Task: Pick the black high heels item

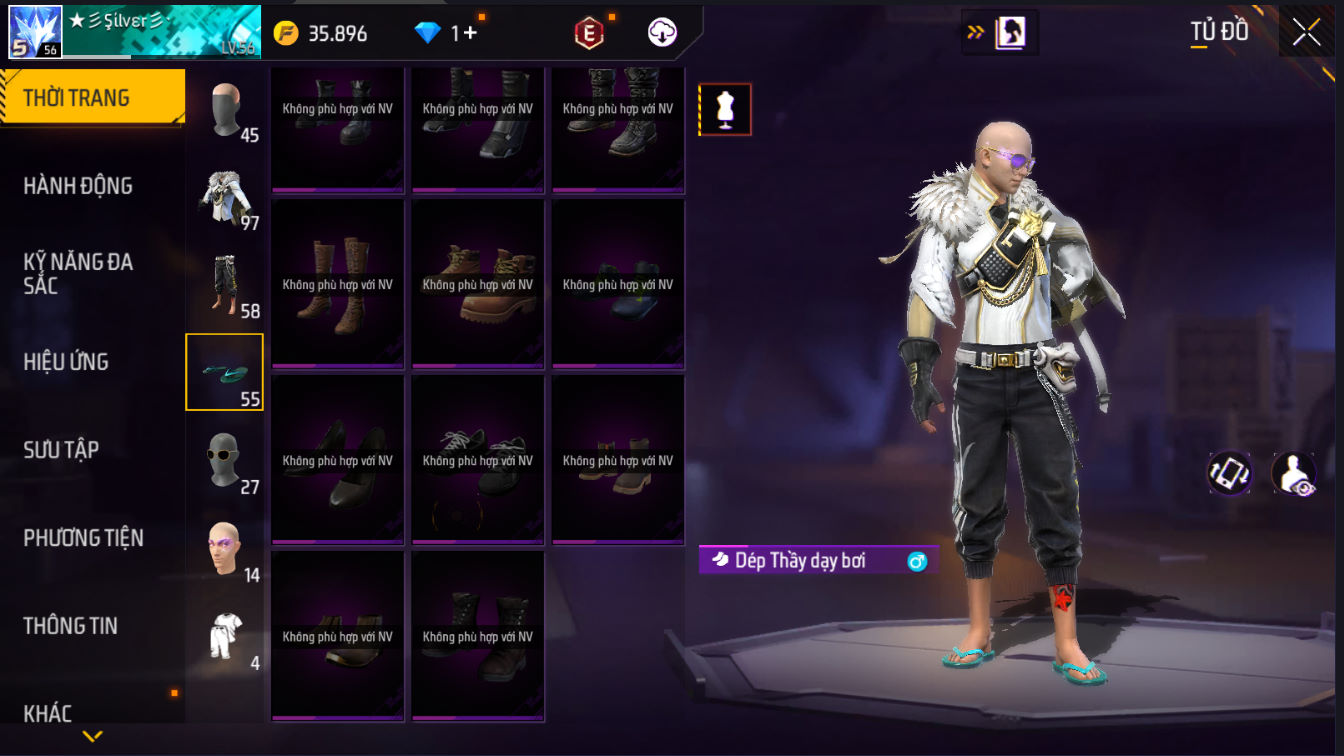Action: tap(338, 459)
